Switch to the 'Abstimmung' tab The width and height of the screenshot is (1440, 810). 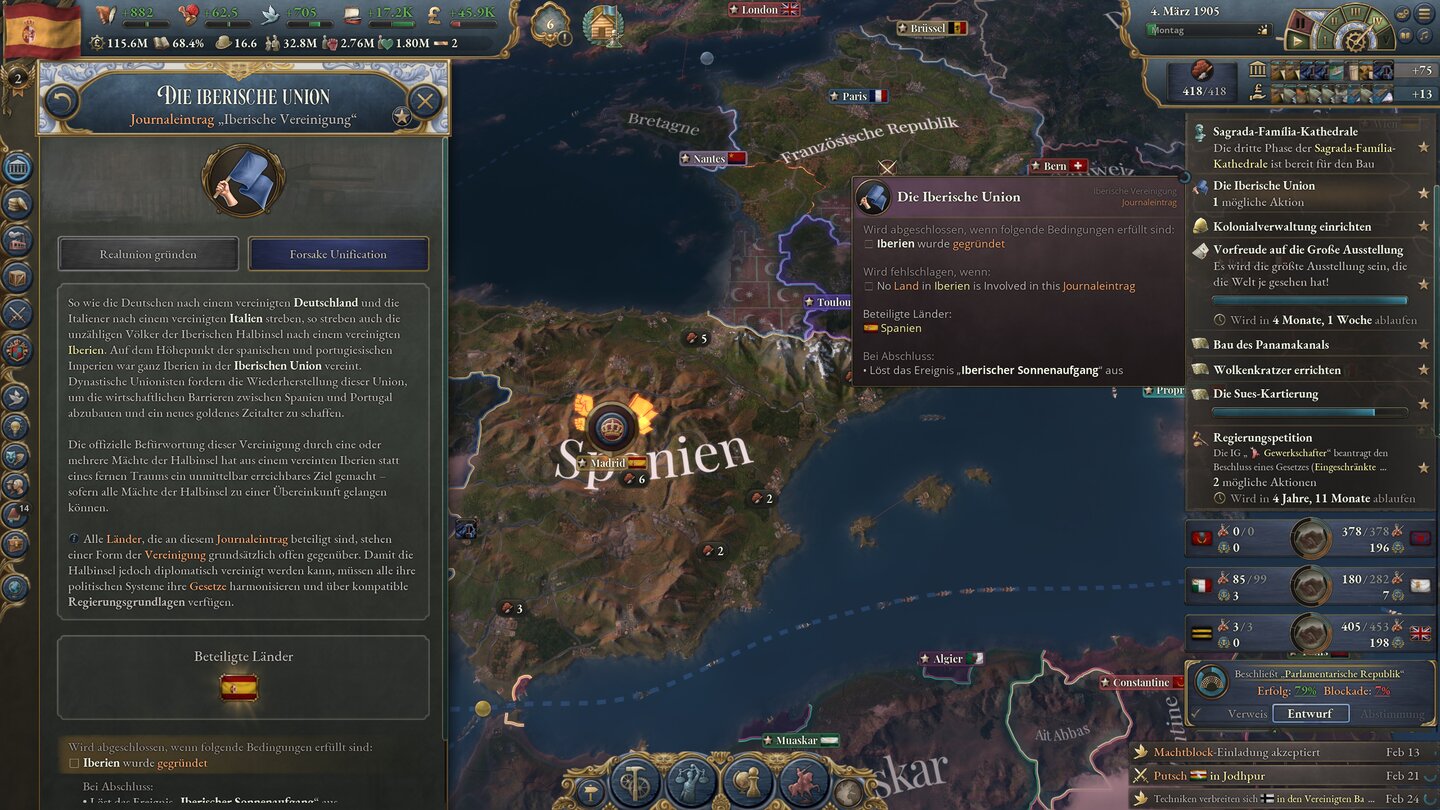[1394, 713]
